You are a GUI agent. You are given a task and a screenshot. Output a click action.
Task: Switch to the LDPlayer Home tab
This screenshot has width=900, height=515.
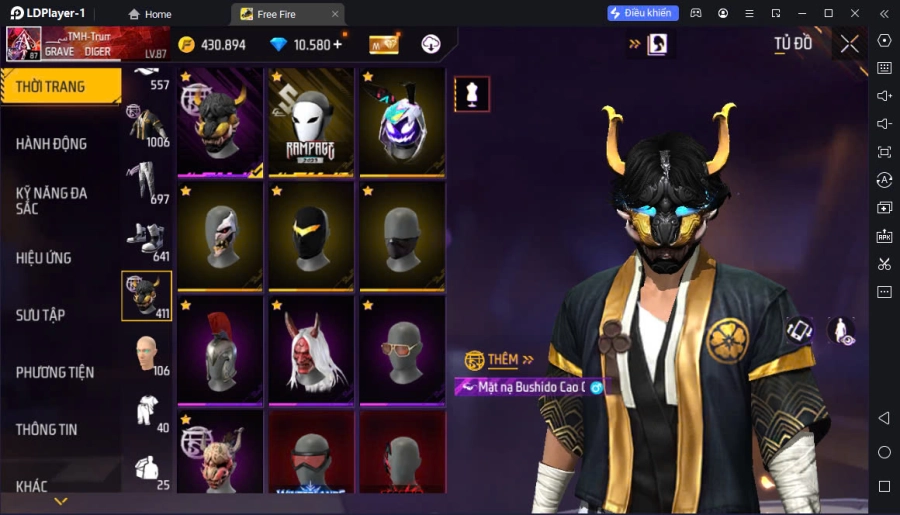148,14
